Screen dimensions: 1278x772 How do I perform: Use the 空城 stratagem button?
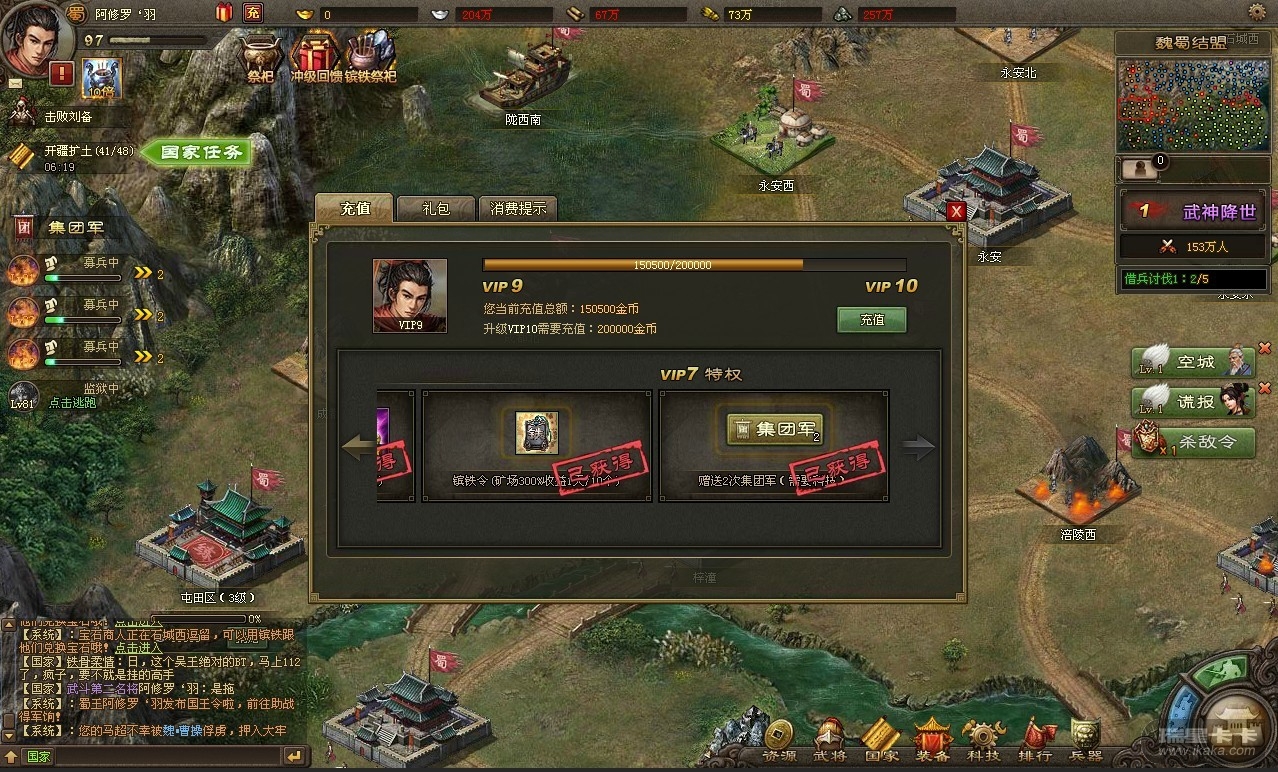pyautogui.click(x=1193, y=362)
